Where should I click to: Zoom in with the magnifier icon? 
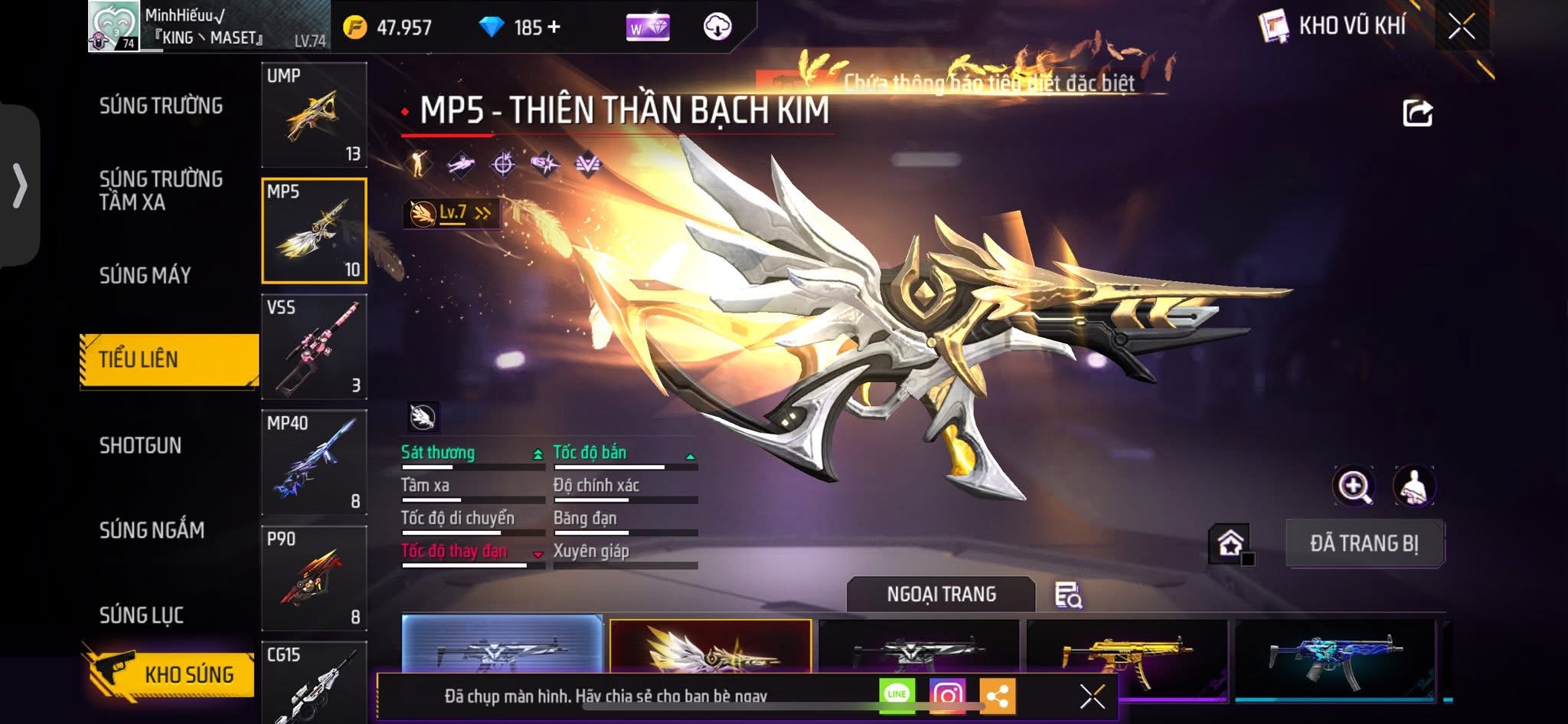pos(1353,486)
